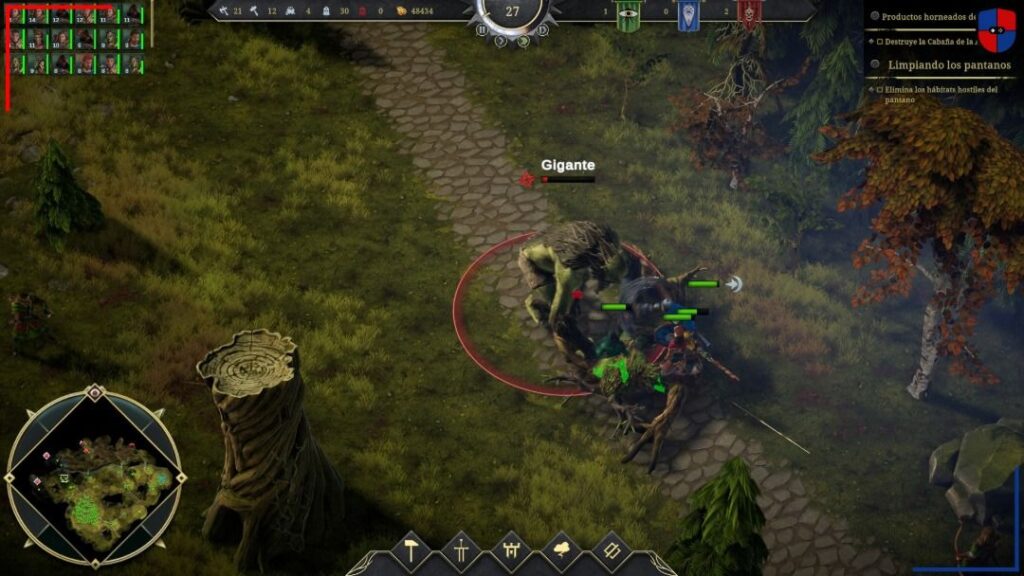Click the circular minimap

pyautogui.click(x=93, y=477)
